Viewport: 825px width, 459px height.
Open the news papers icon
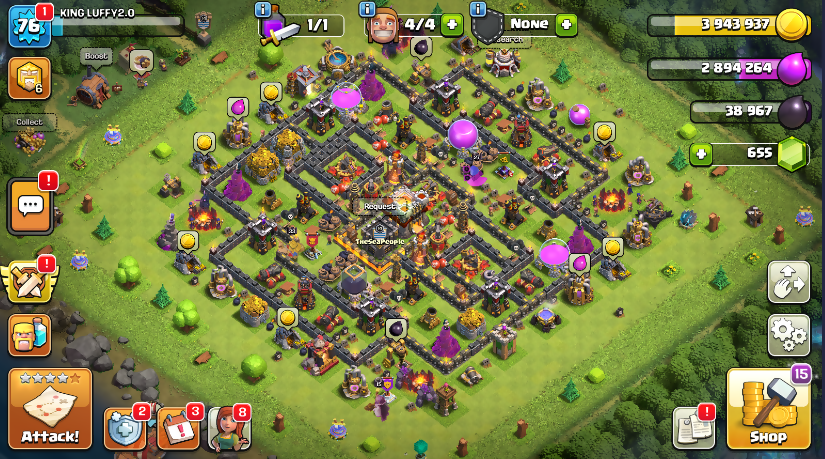point(693,427)
